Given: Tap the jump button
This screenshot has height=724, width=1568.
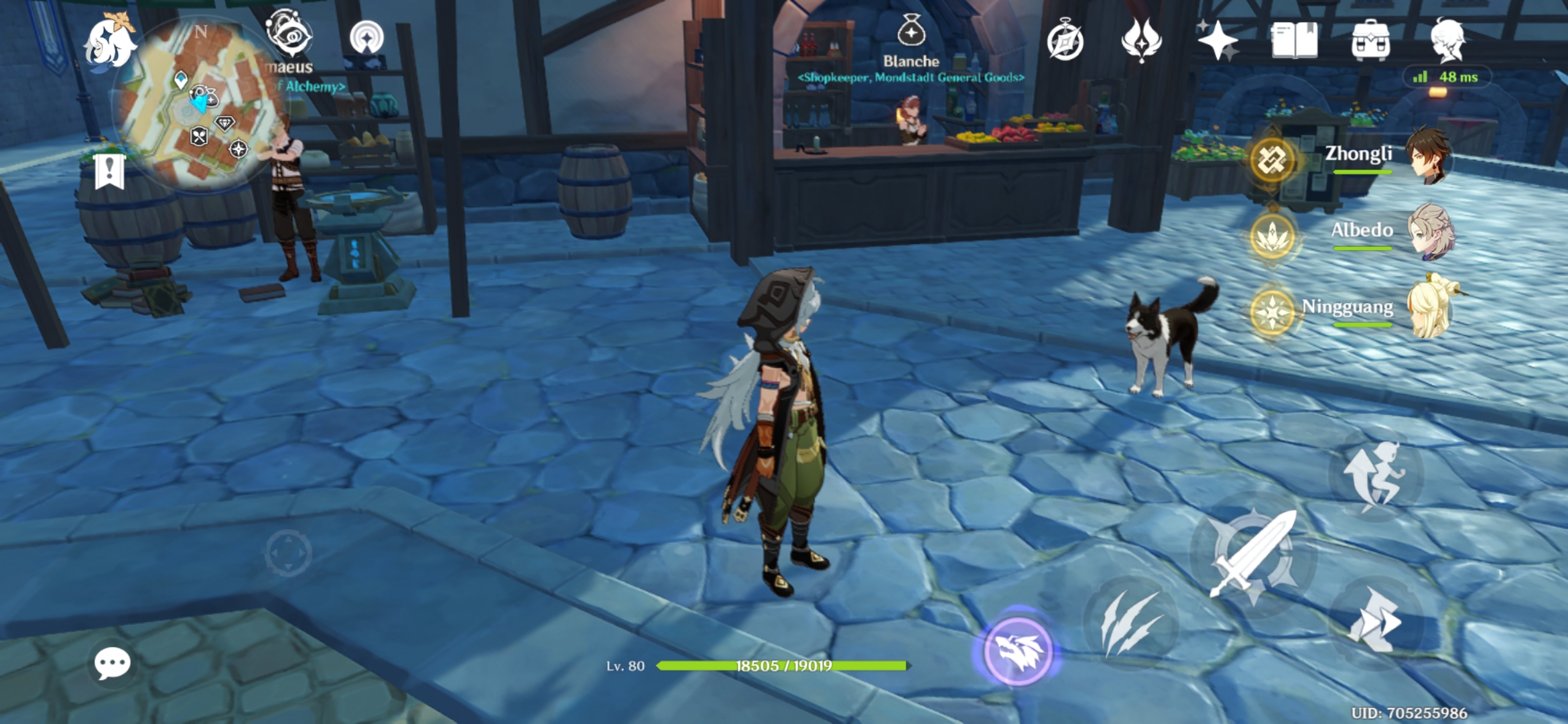Looking at the screenshot, I should pos(1375,475).
